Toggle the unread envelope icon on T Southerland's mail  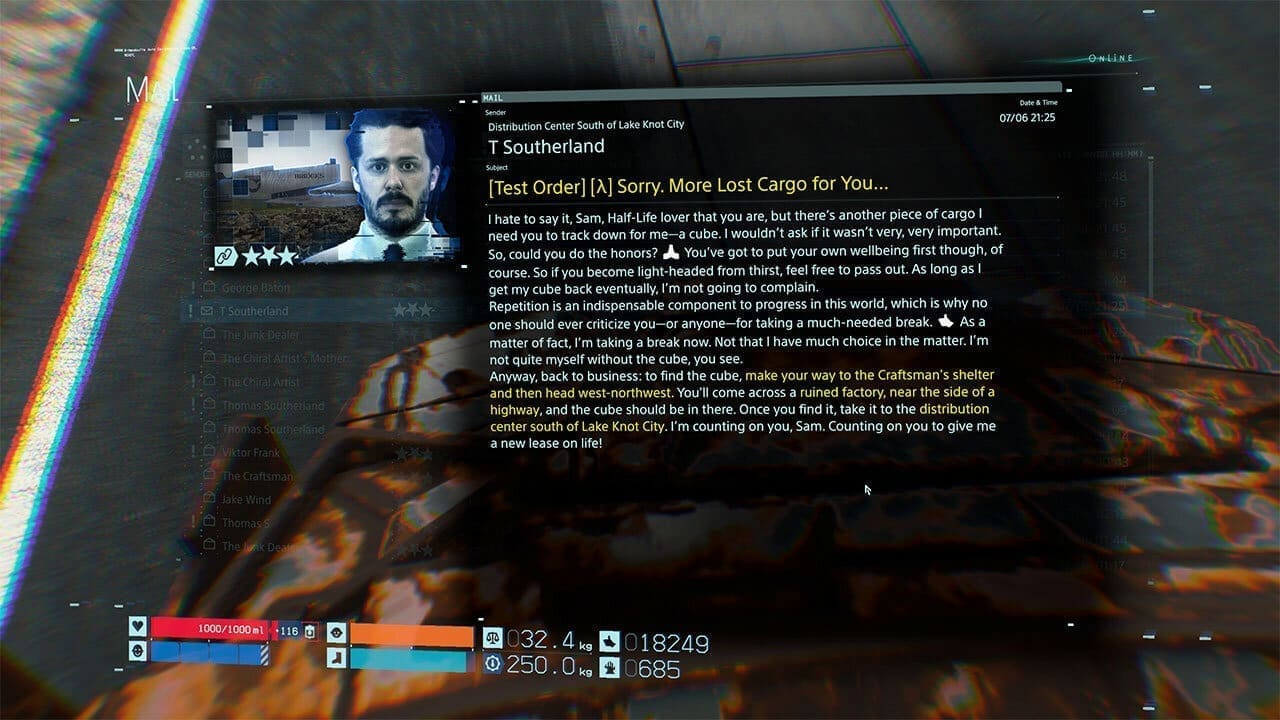click(206, 309)
